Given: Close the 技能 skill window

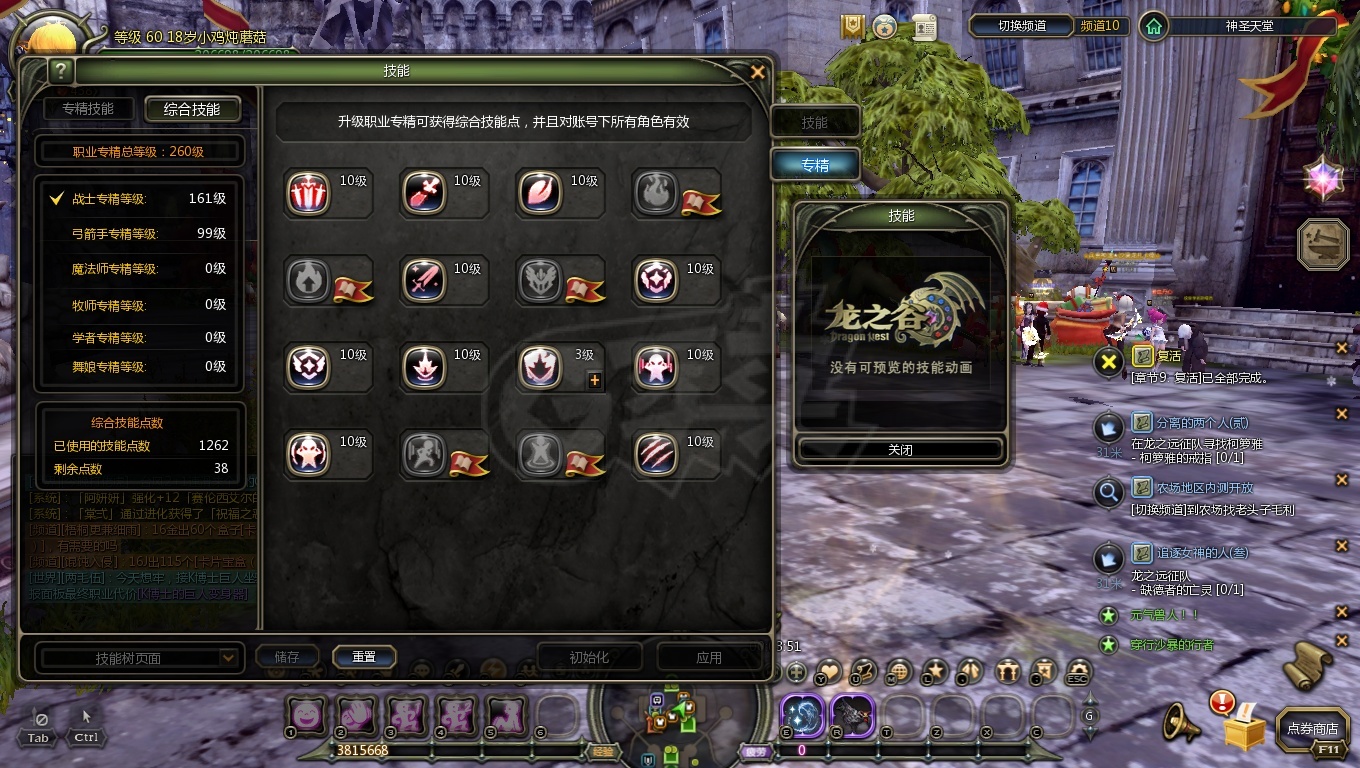Looking at the screenshot, I should [x=757, y=72].
